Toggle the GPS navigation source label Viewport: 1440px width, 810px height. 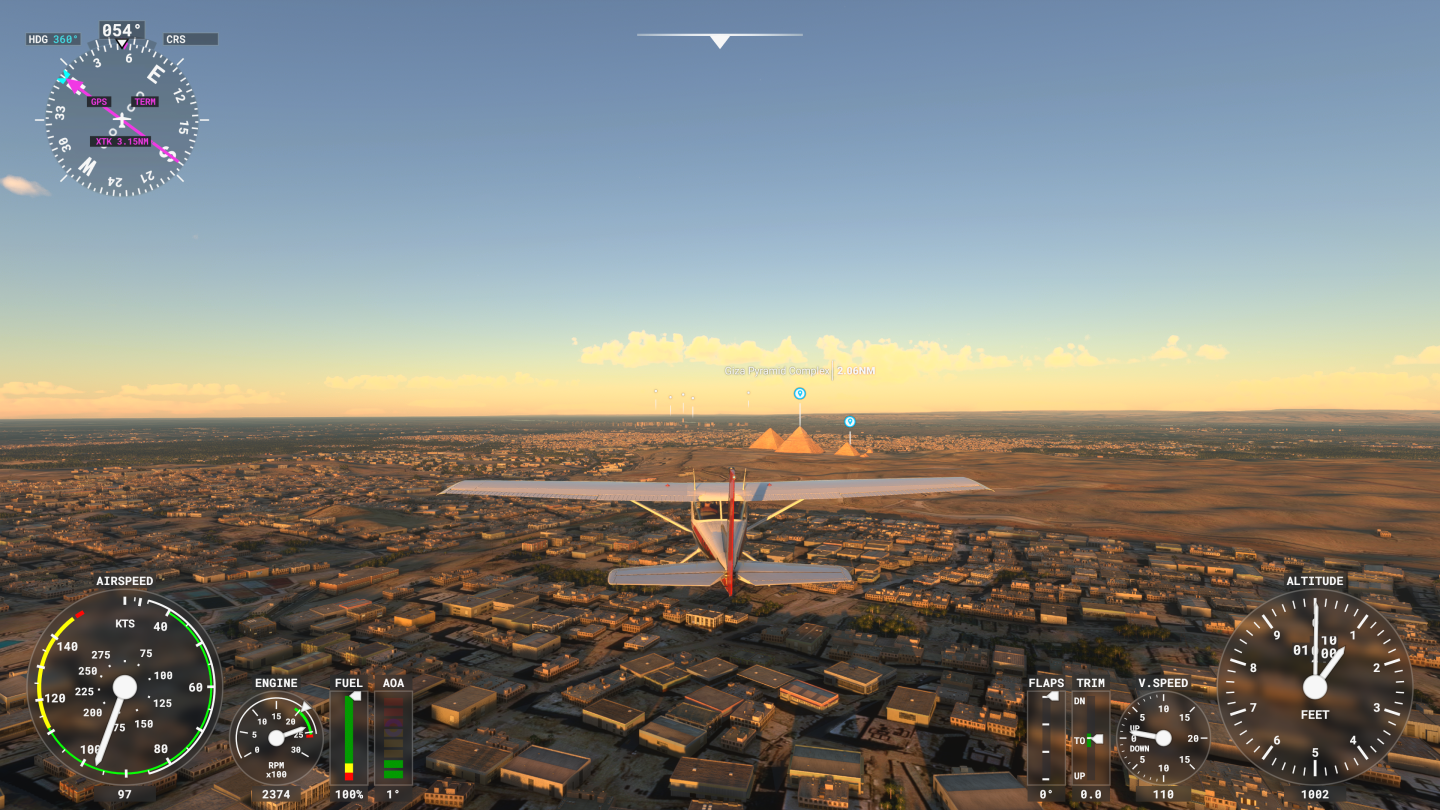click(x=101, y=102)
